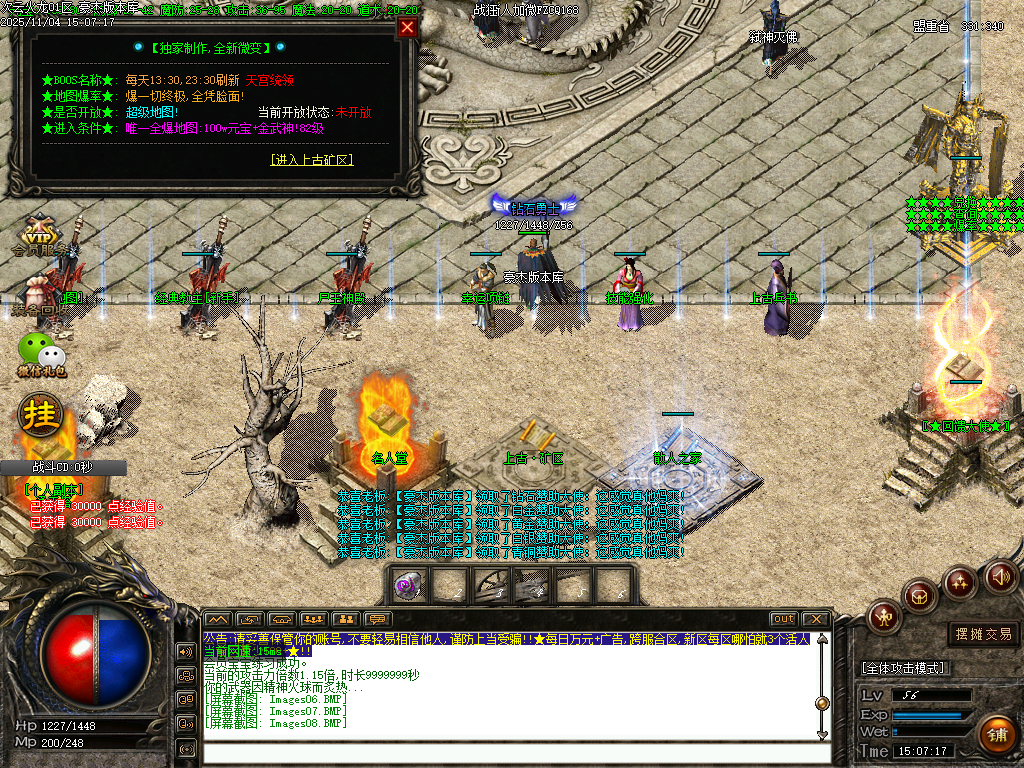Click the 进入上古矿区 link
1024x768 pixels.
[x=312, y=160]
